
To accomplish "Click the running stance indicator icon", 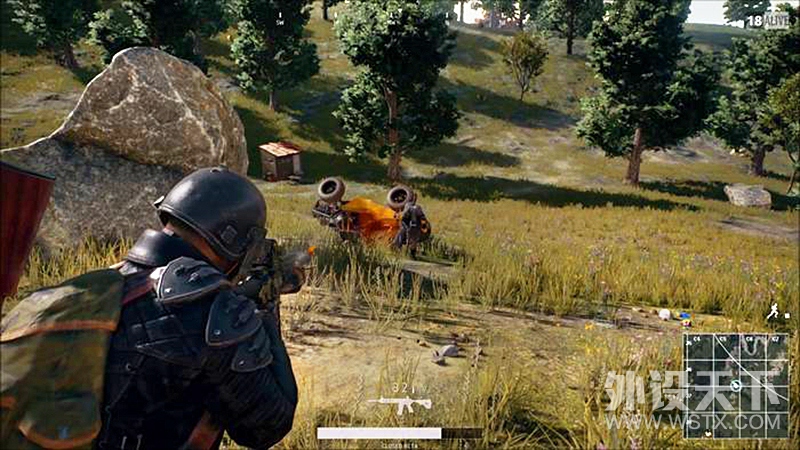I will pyautogui.click(x=772, y=312).
